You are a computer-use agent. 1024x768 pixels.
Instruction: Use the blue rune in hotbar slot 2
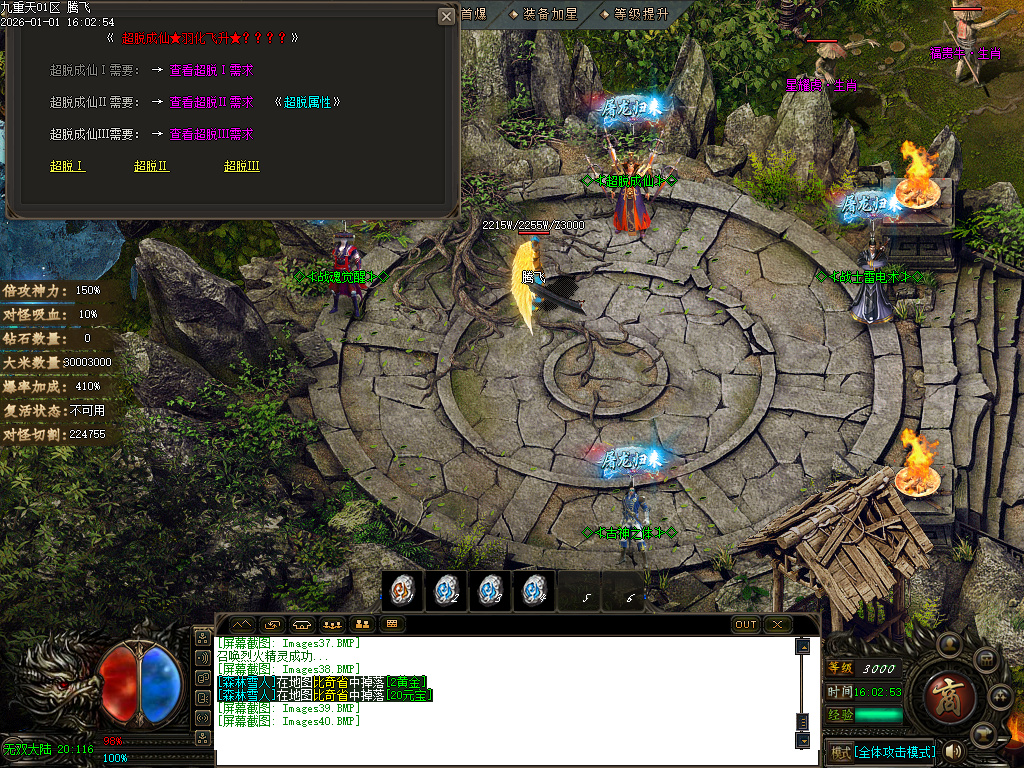tap(446, 591)
